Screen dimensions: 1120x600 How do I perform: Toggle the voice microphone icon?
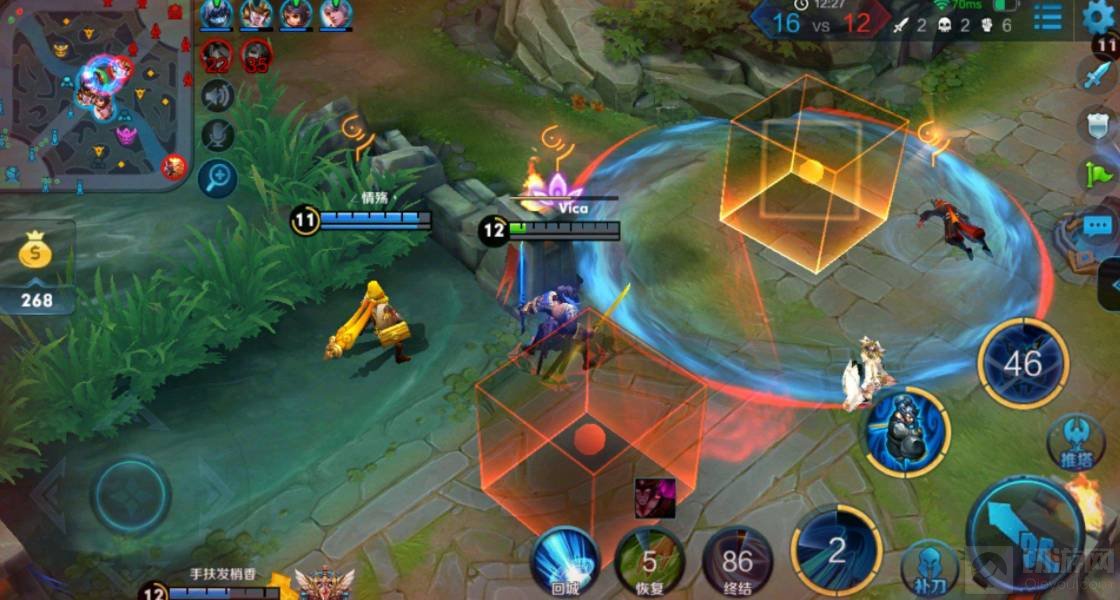217,135
